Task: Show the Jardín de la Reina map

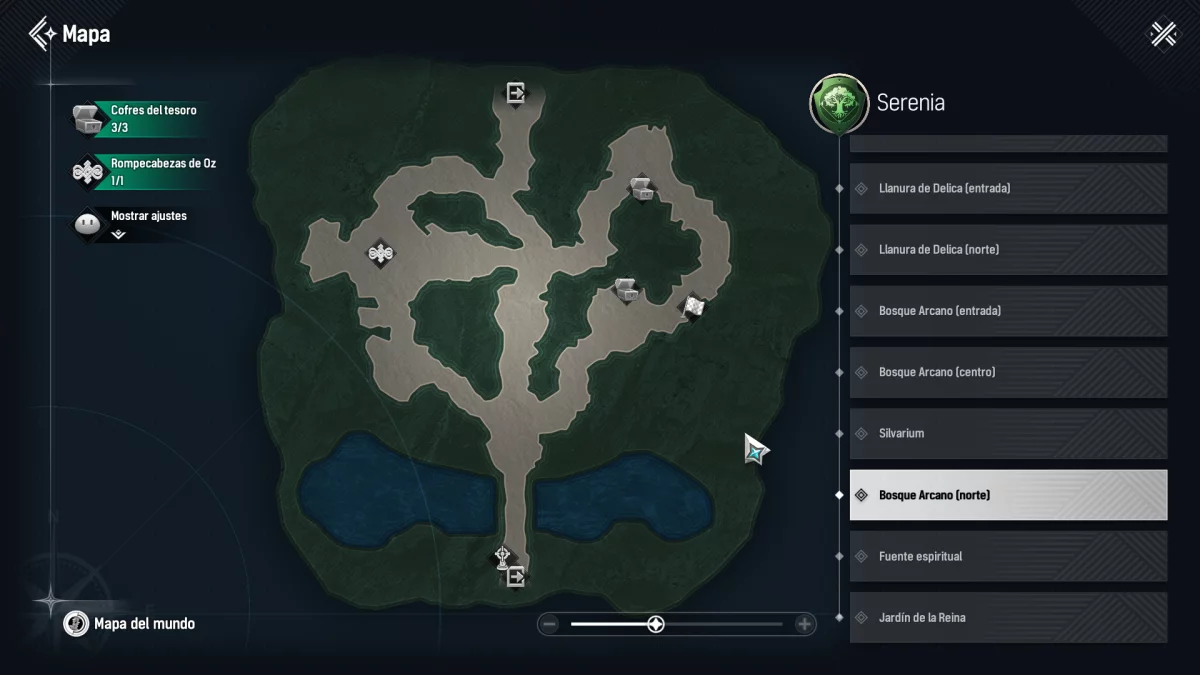Action: point(1008,617)
